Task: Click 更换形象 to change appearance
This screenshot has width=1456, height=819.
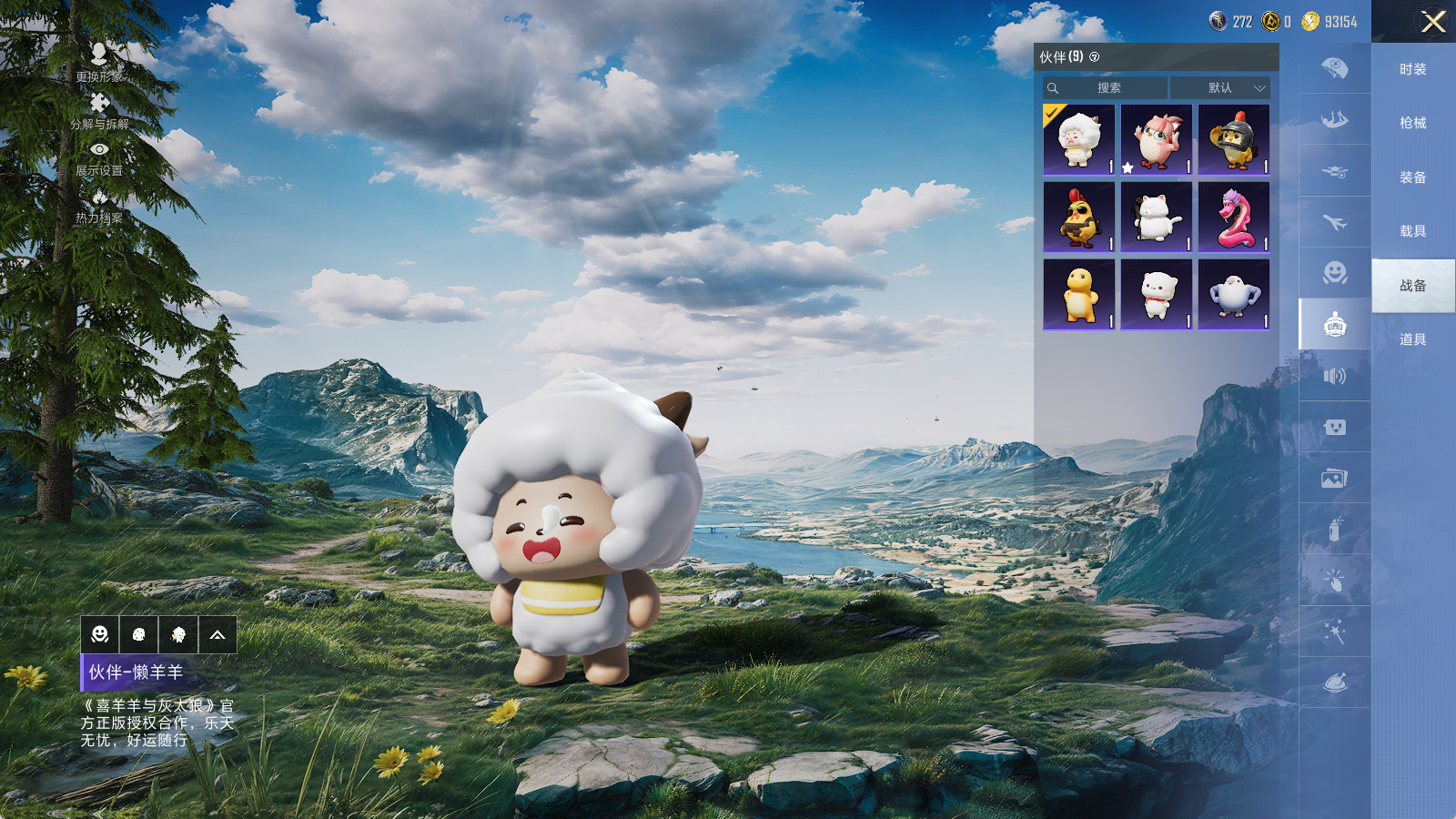Action: point(99,63)
